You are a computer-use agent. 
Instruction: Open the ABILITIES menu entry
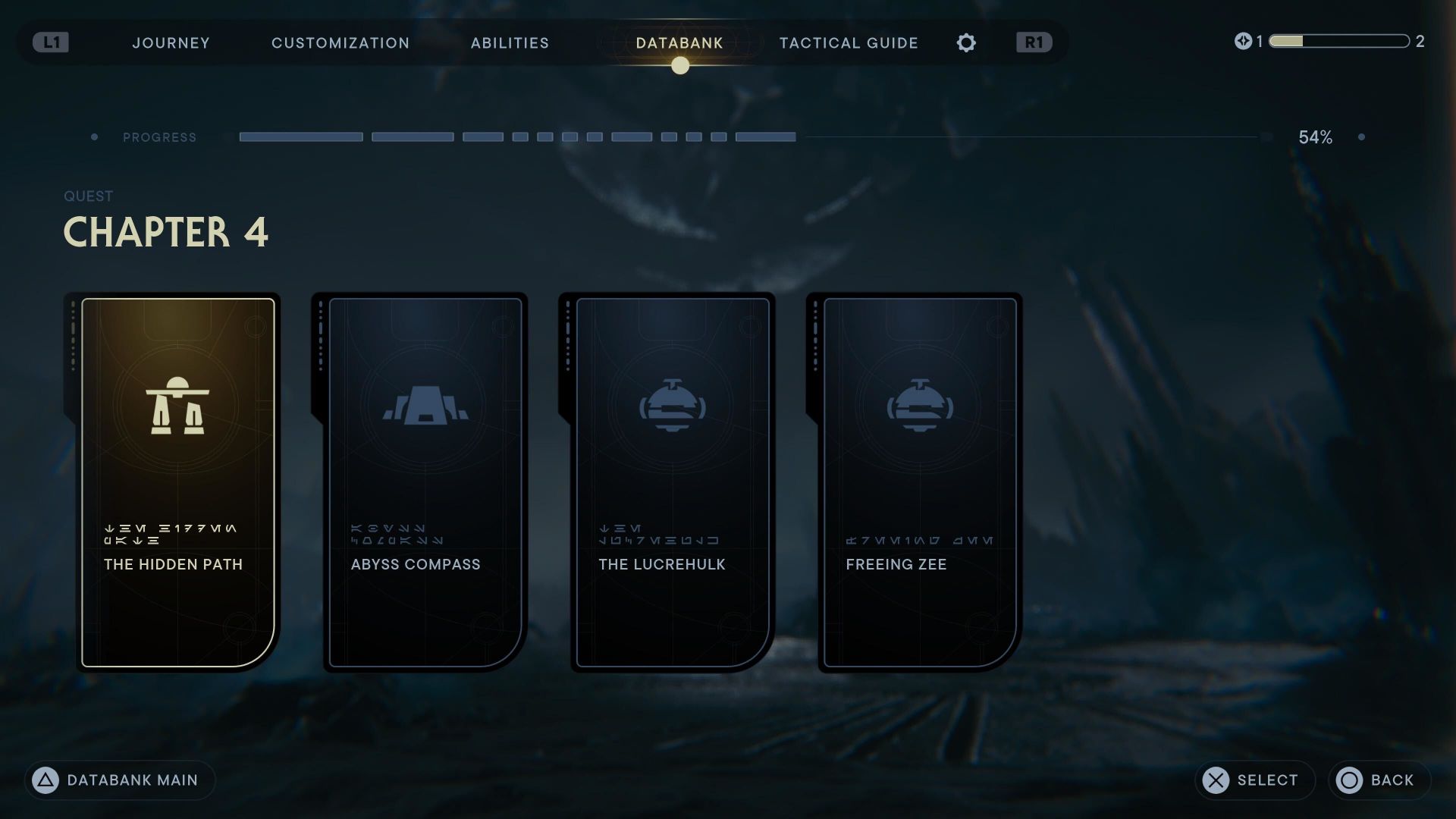(510, 43)
